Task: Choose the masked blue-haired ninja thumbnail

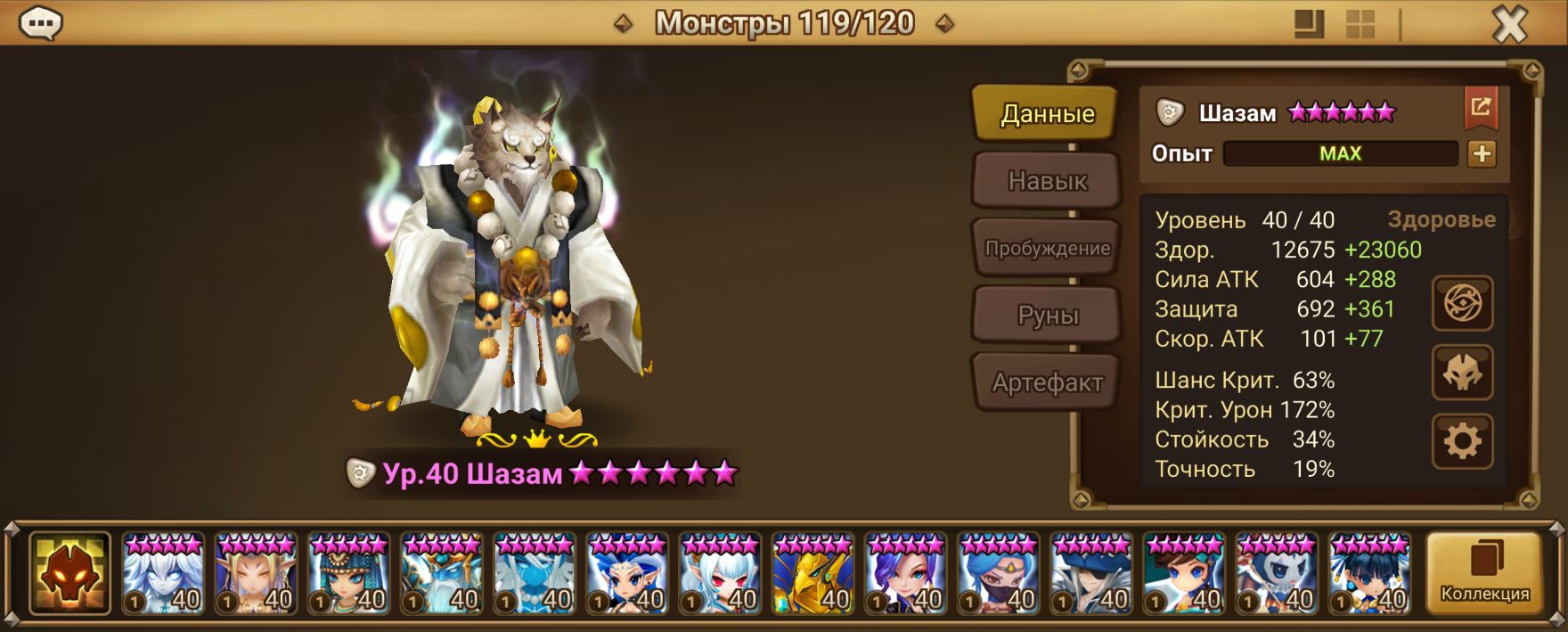Action: pyautogui.click(x=998, y=573)
